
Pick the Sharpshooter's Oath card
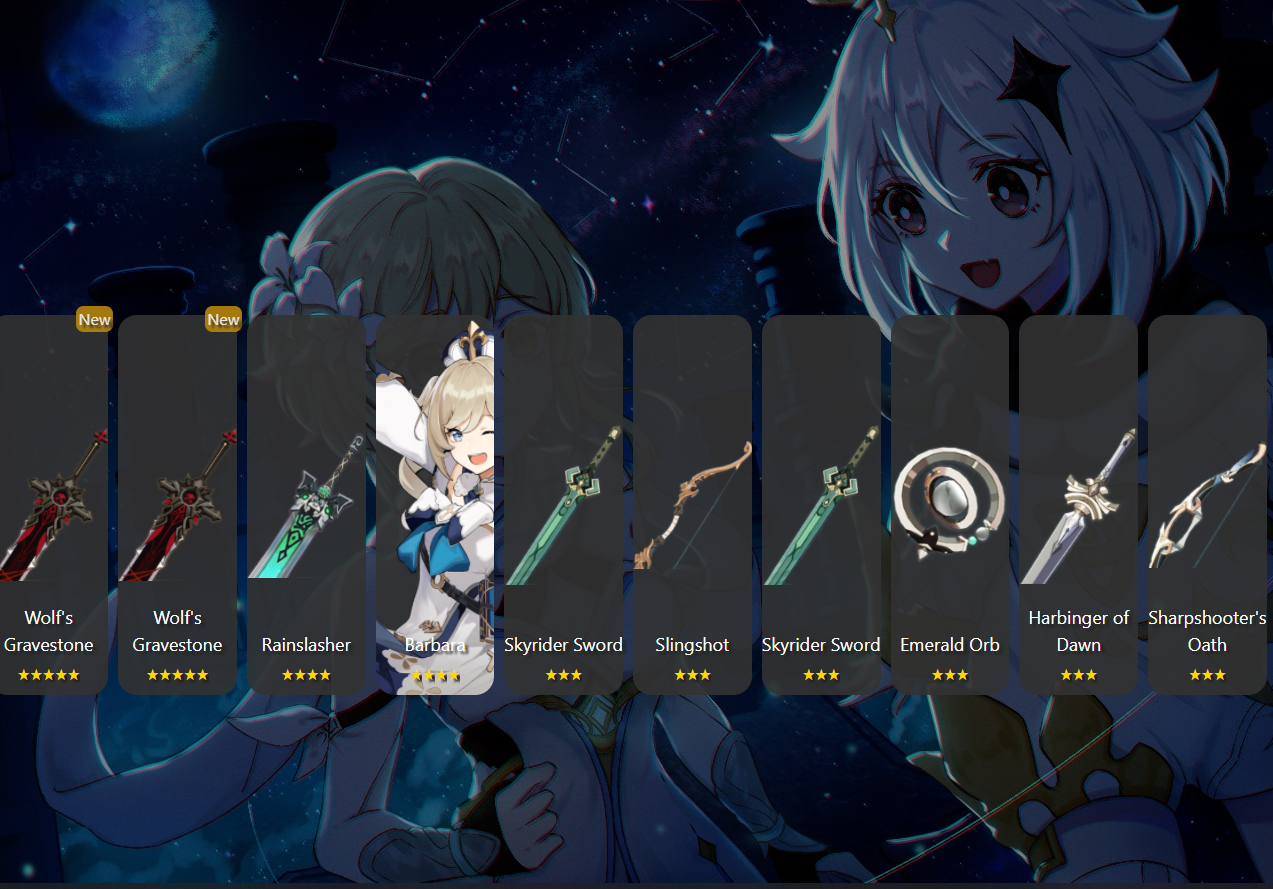1207,505
